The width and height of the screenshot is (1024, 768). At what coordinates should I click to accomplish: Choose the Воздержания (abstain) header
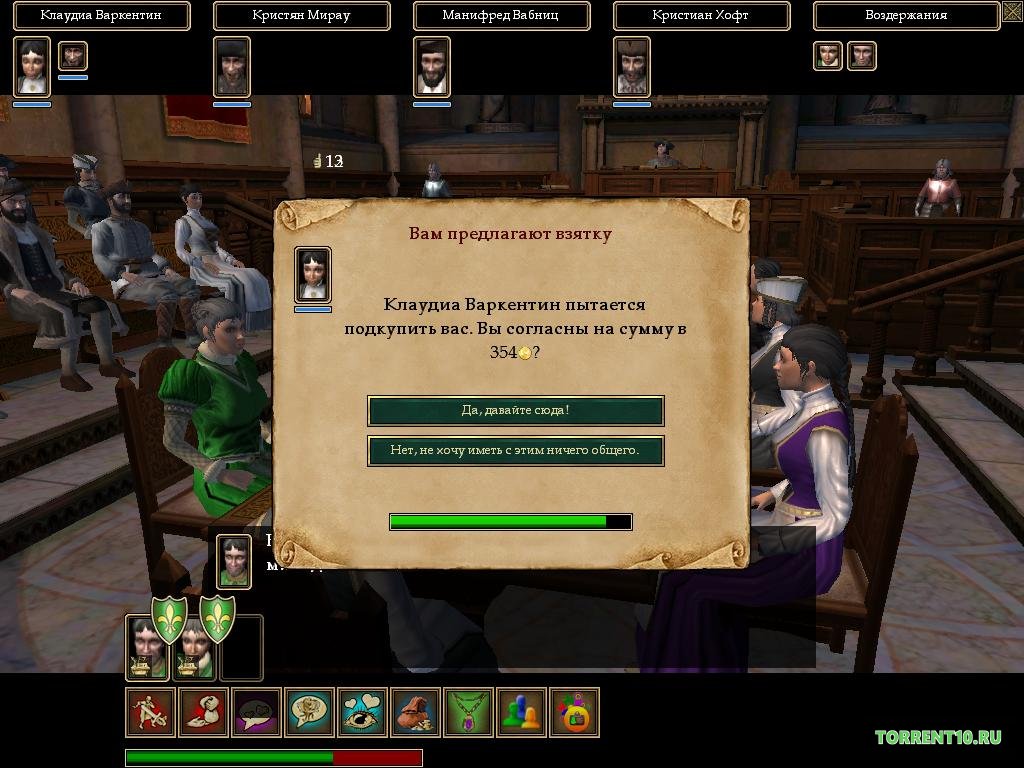click(x=905, y=16)
